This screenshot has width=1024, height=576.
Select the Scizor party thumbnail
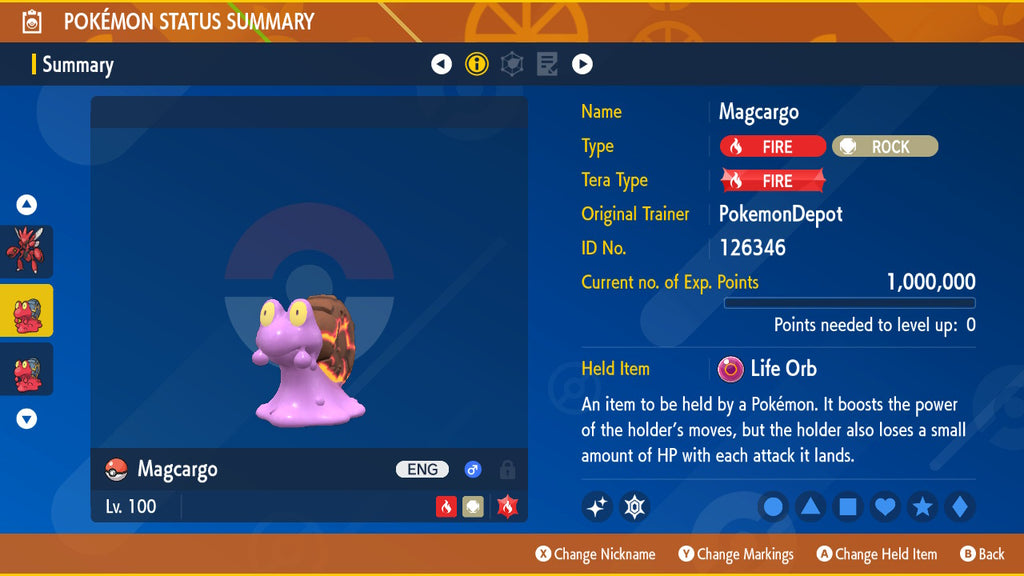26,251
